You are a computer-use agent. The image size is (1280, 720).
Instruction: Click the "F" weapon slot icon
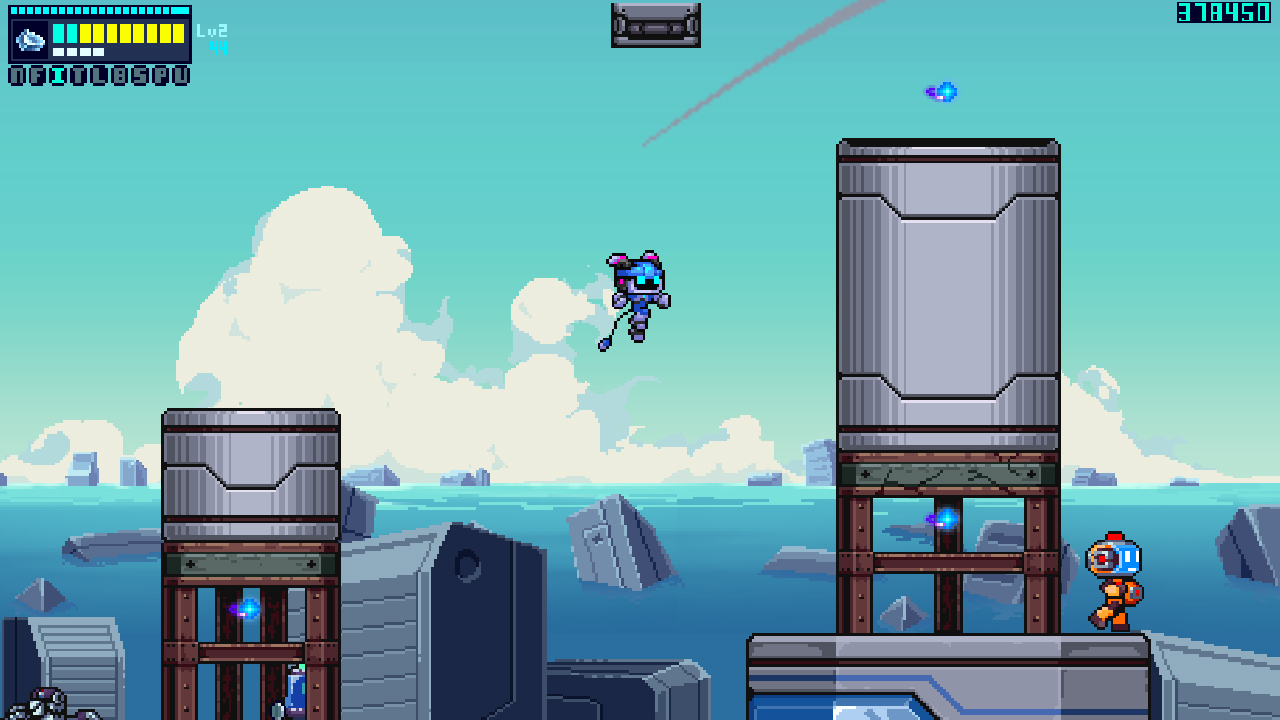point(38,75)
